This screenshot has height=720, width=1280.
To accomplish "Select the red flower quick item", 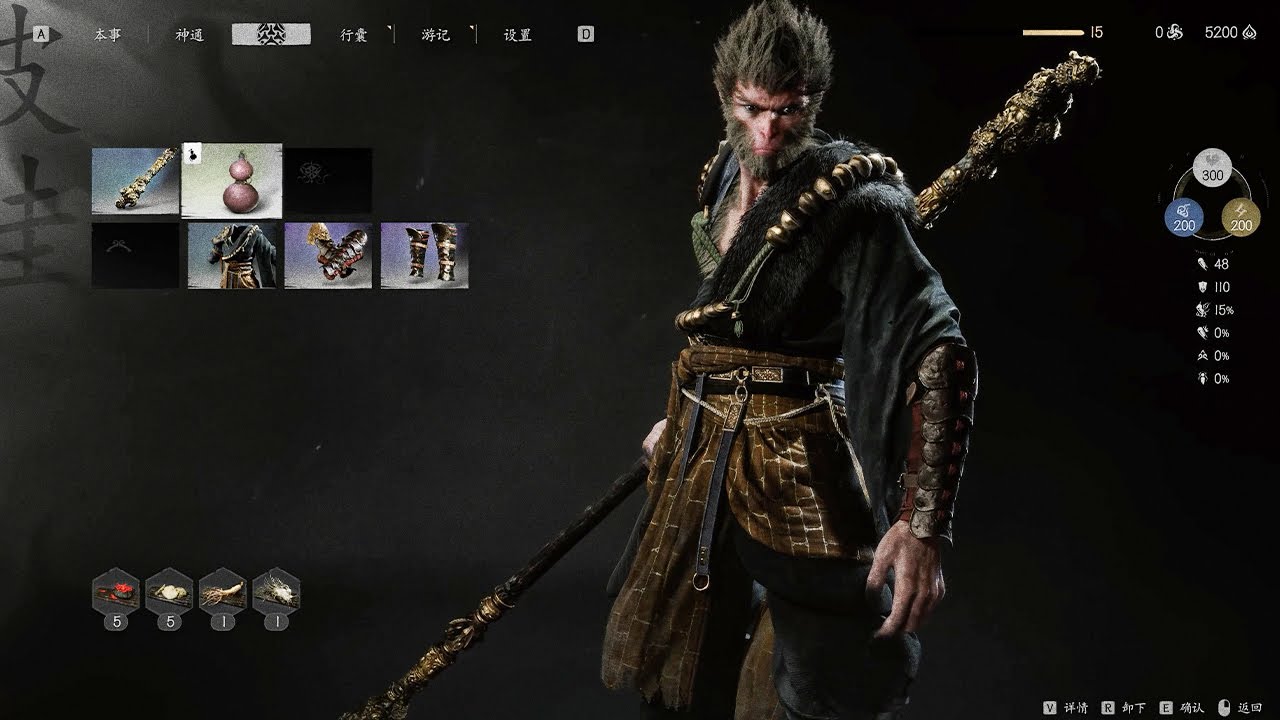I will [x=115, y=593].
